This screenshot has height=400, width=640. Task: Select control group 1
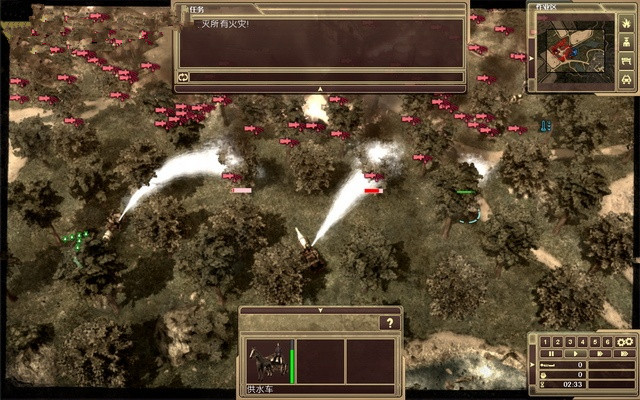546,341
